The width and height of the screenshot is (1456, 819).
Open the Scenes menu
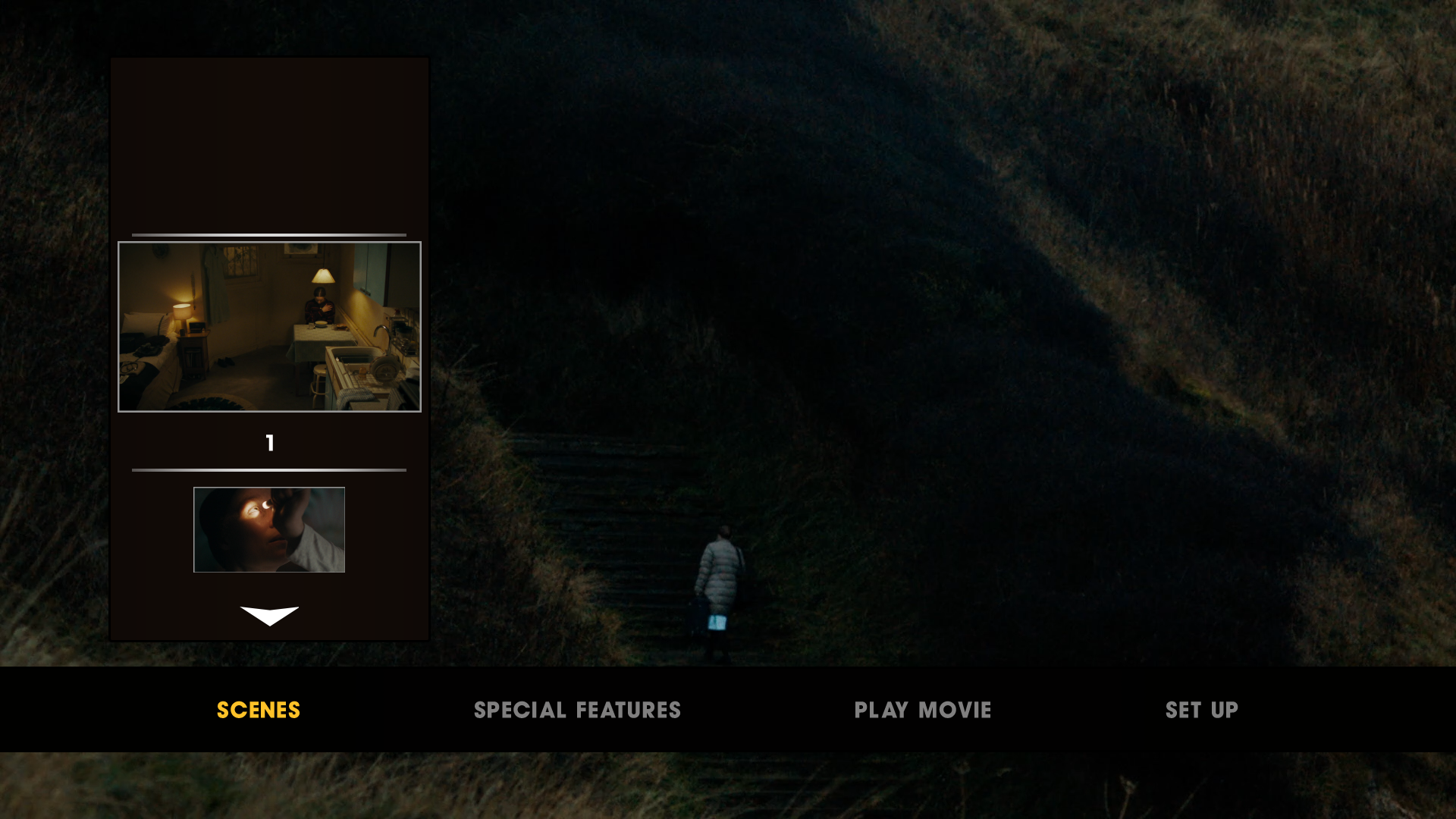pyautogui.click(x=259, y=710)
